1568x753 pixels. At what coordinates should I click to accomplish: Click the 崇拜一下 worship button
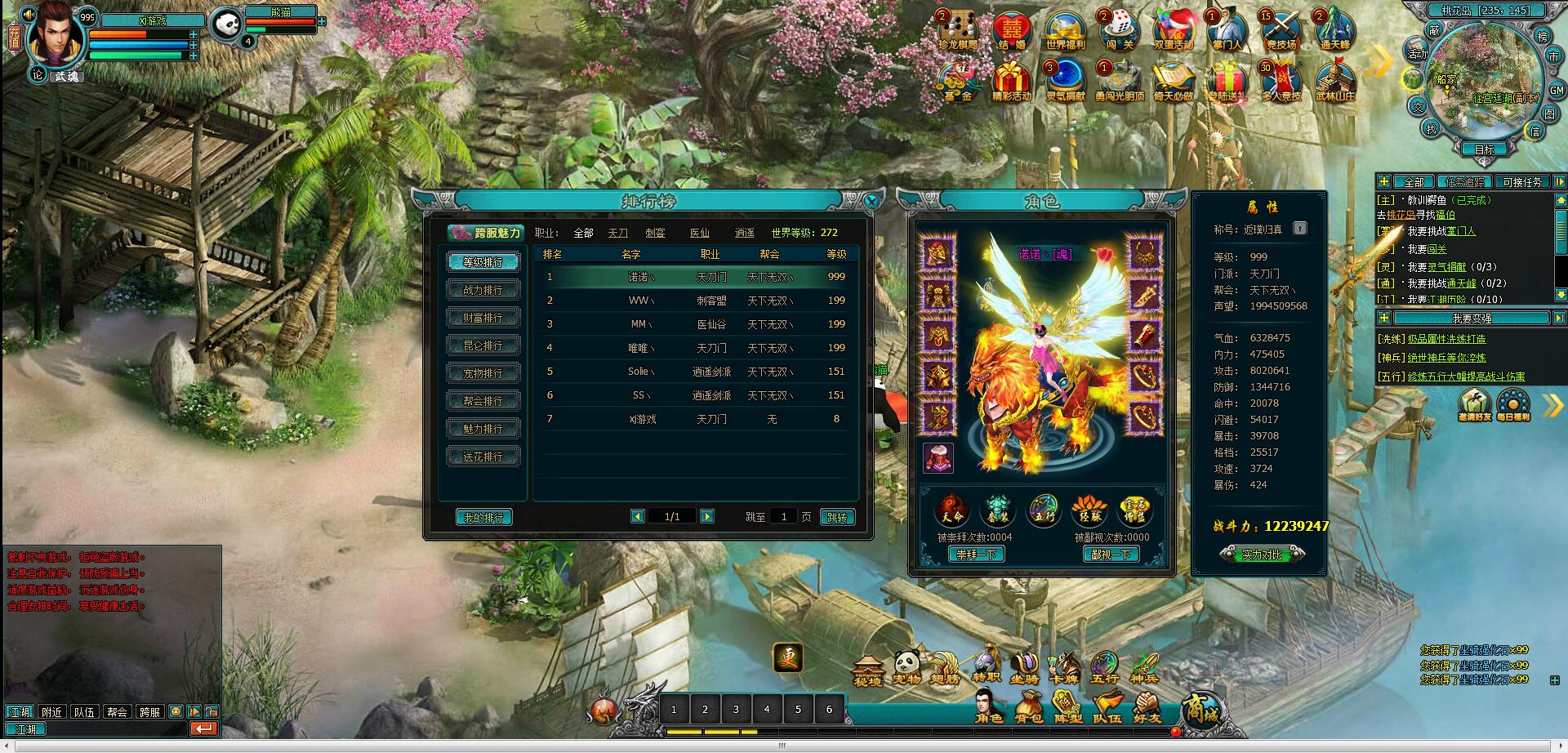pos(976,555)
